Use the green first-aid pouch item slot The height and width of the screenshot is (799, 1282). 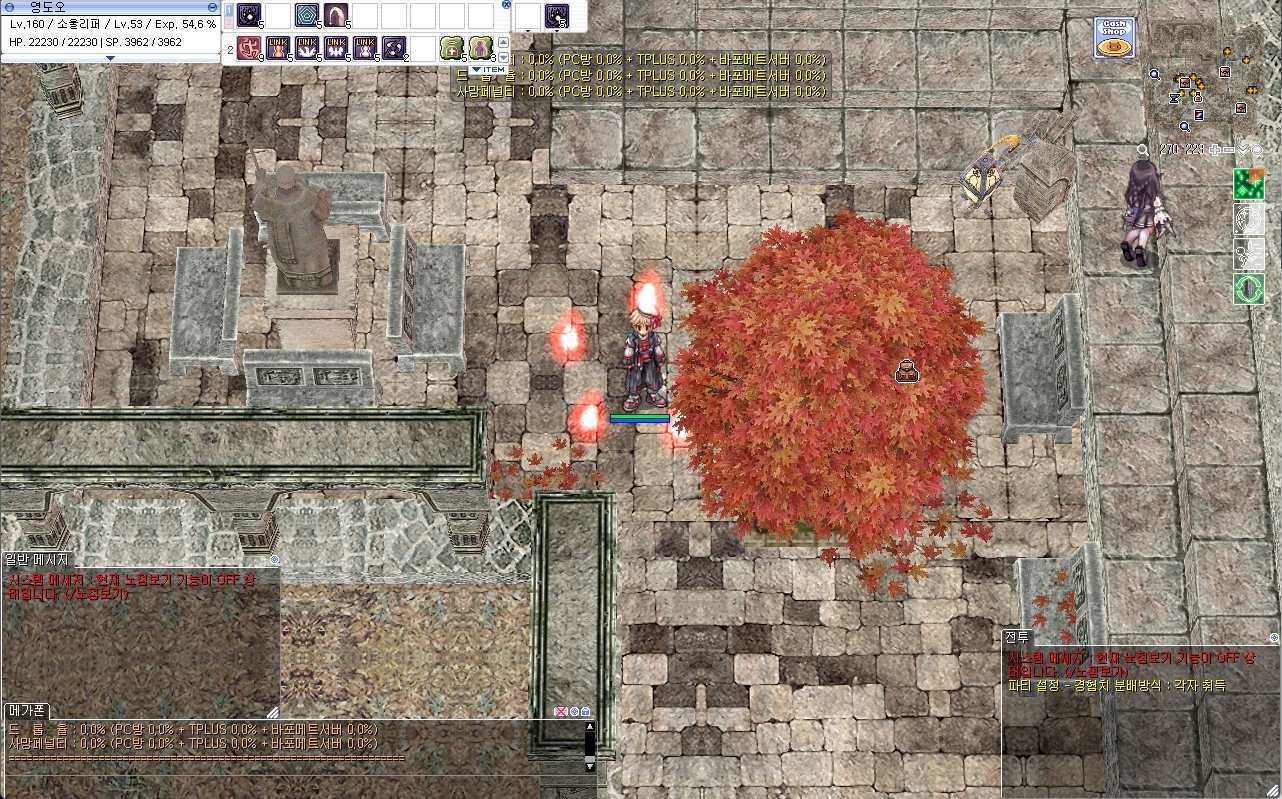point(451,48)
